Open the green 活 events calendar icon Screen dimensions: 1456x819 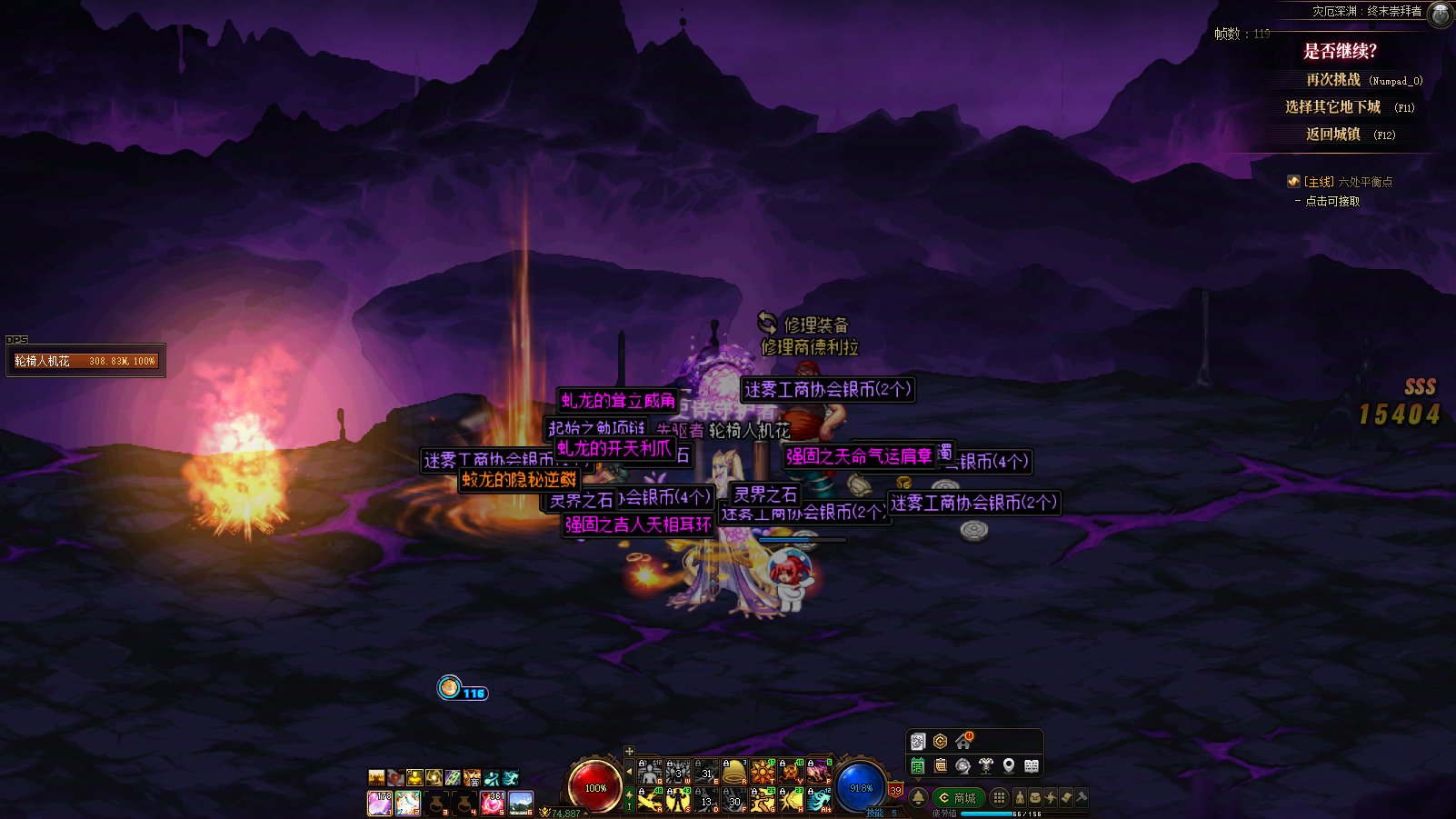point(918,766)
